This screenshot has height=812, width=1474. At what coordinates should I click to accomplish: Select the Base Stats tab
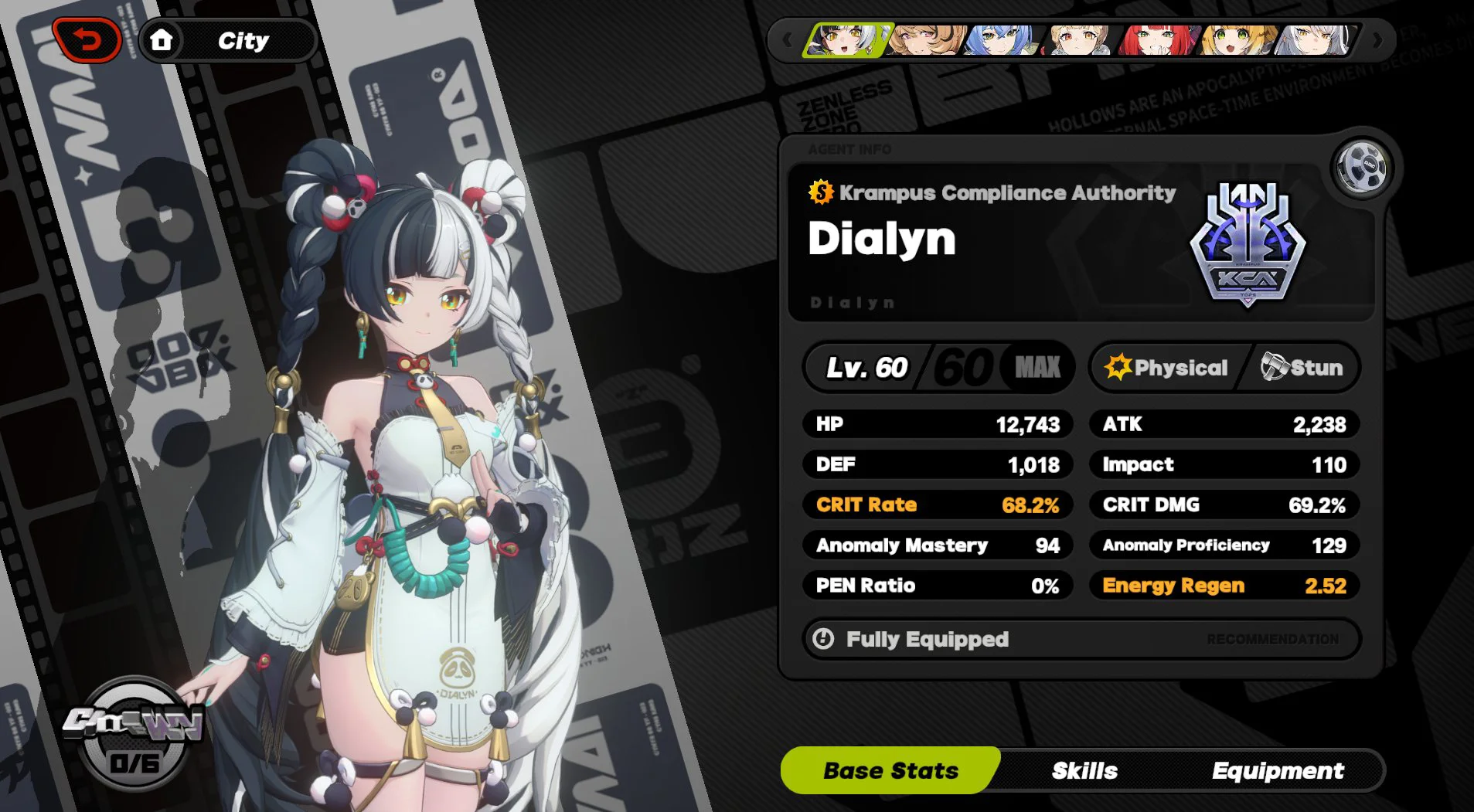[889, 770]
